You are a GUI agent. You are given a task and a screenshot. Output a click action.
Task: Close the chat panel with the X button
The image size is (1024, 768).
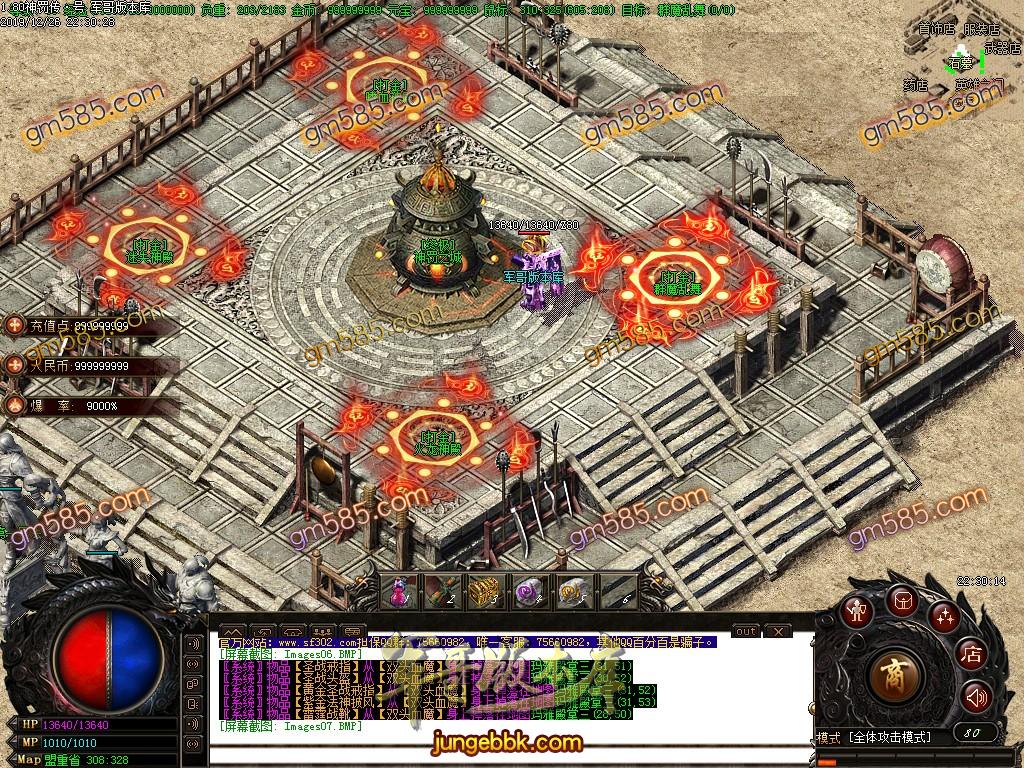778,631
